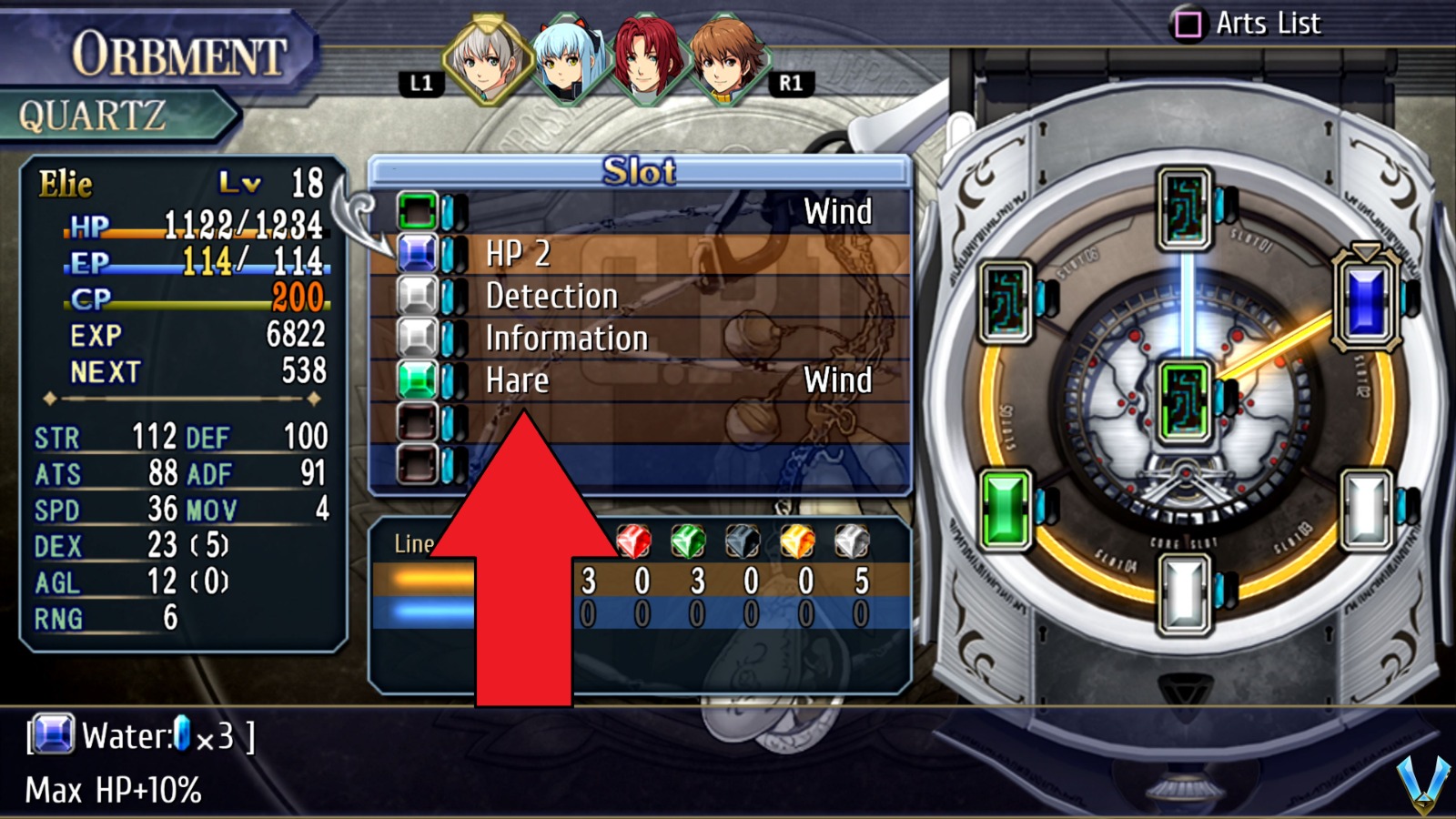Click the green Hare quartz icon
Image resolution: width=1456 pixels, height=819 pixels.
418,380
